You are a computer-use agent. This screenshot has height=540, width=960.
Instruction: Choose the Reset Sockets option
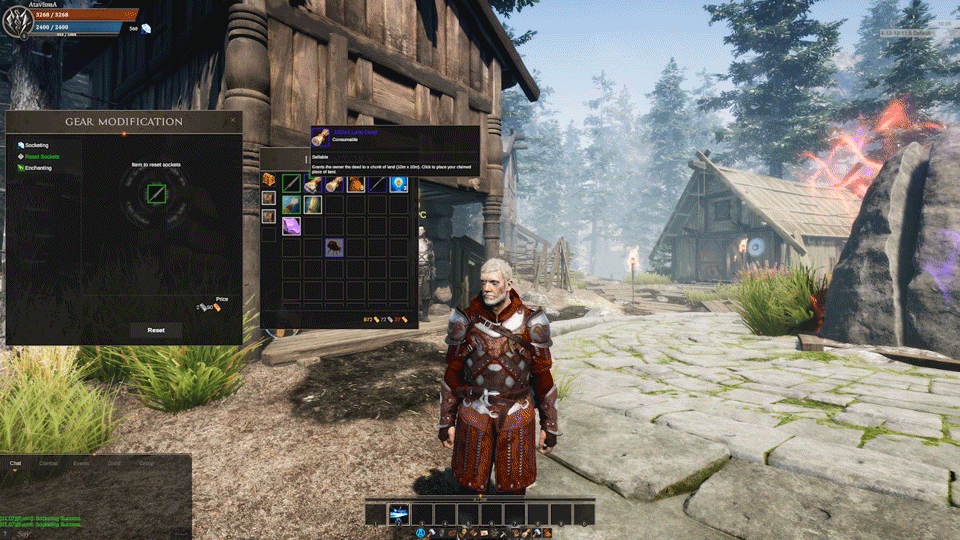pyautogui.click(x=41, y=157)
